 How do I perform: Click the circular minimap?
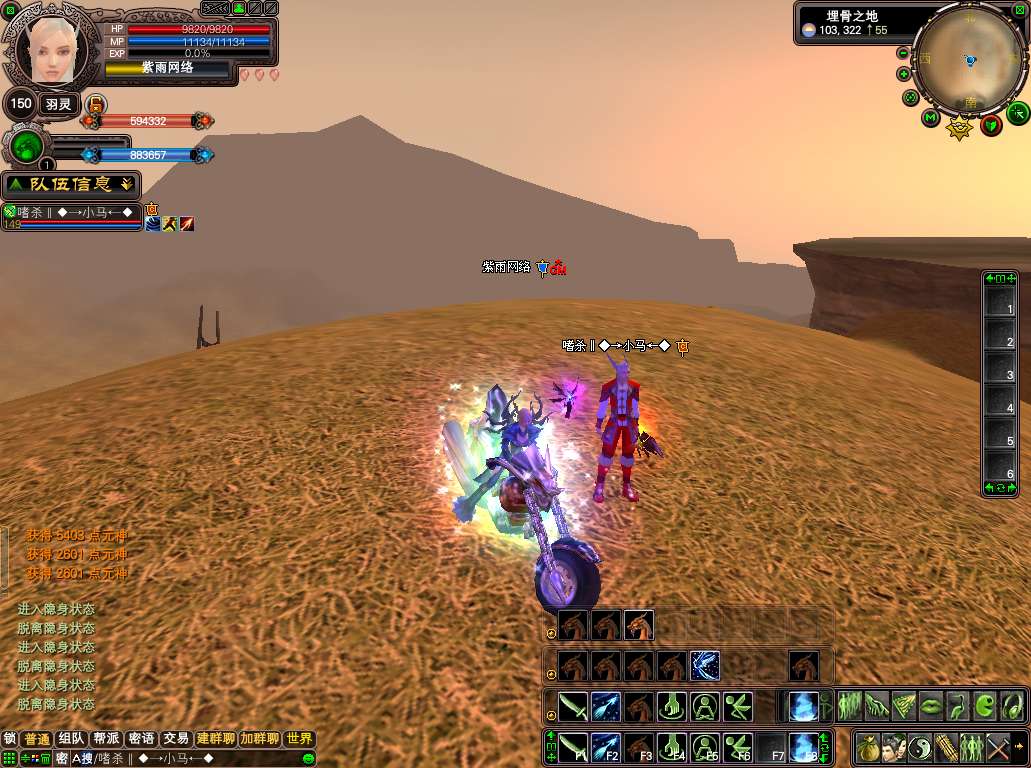tap(968, 61)
